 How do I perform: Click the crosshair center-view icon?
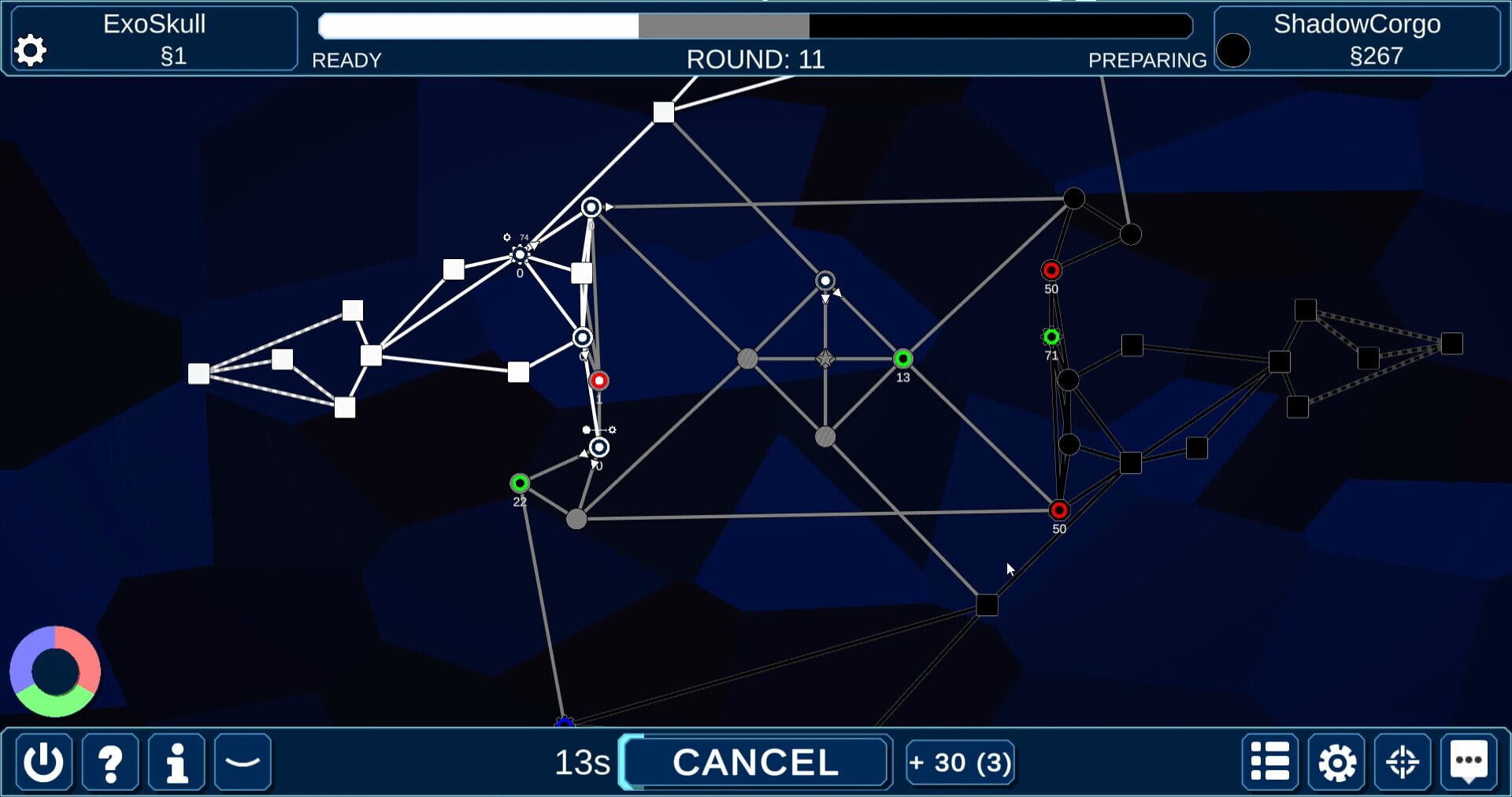(1402, 762)
